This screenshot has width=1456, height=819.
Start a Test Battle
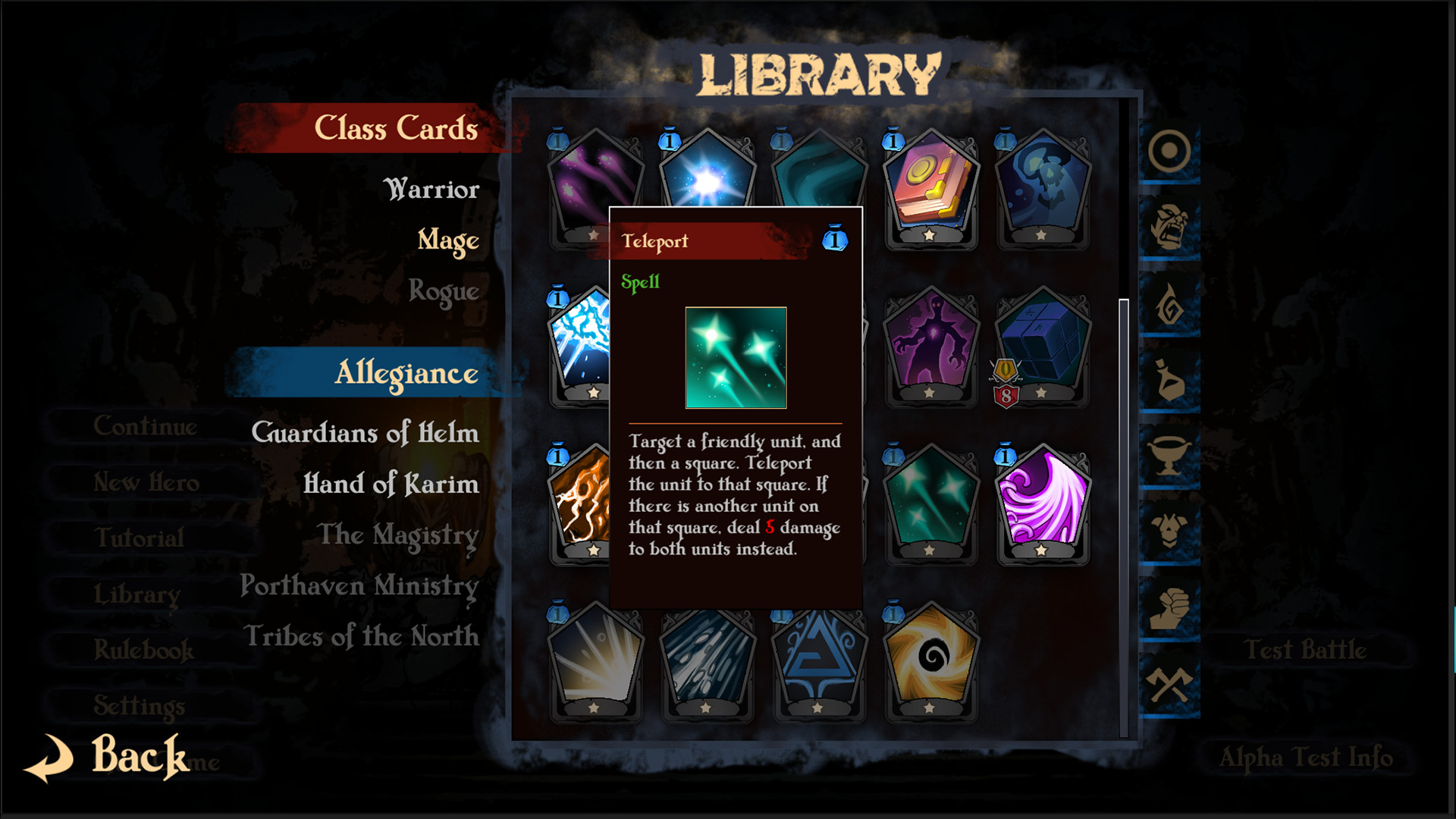[1304, 650]
